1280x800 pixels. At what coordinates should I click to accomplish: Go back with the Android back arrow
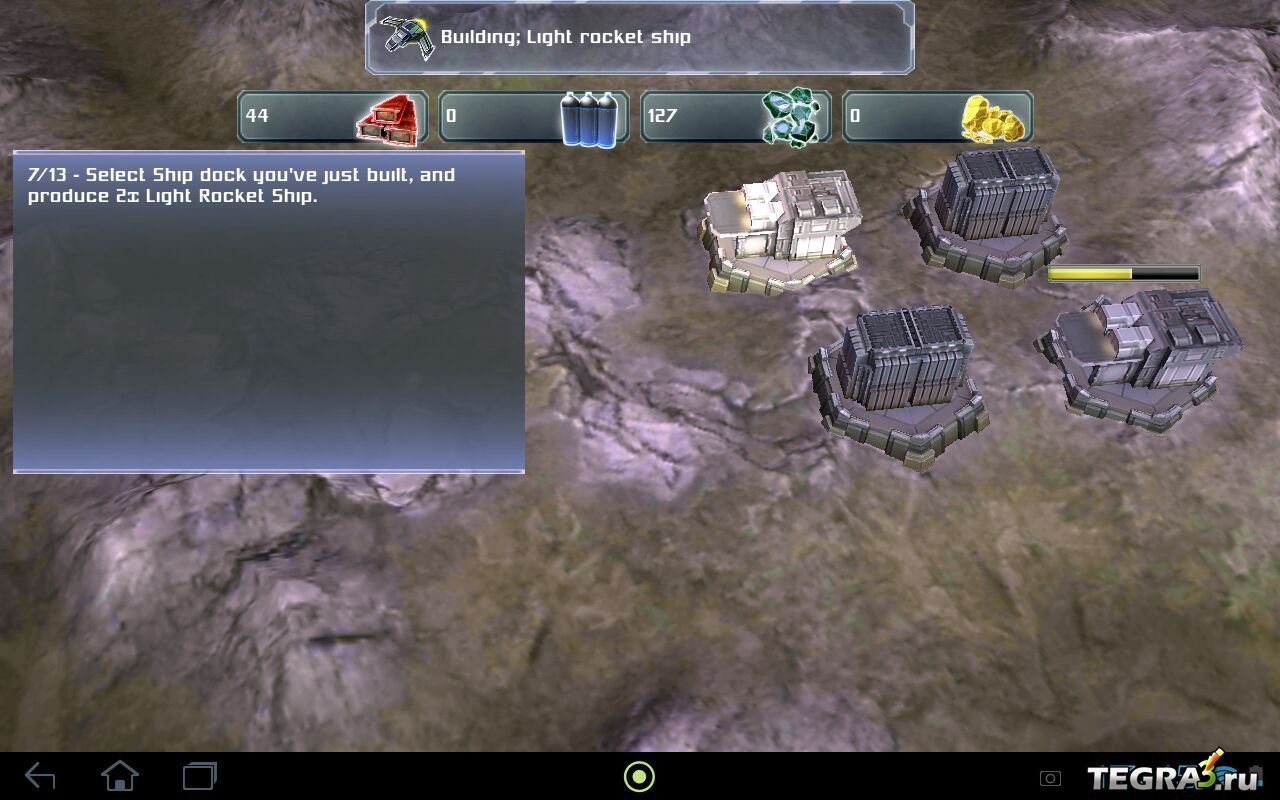(40, 776)
